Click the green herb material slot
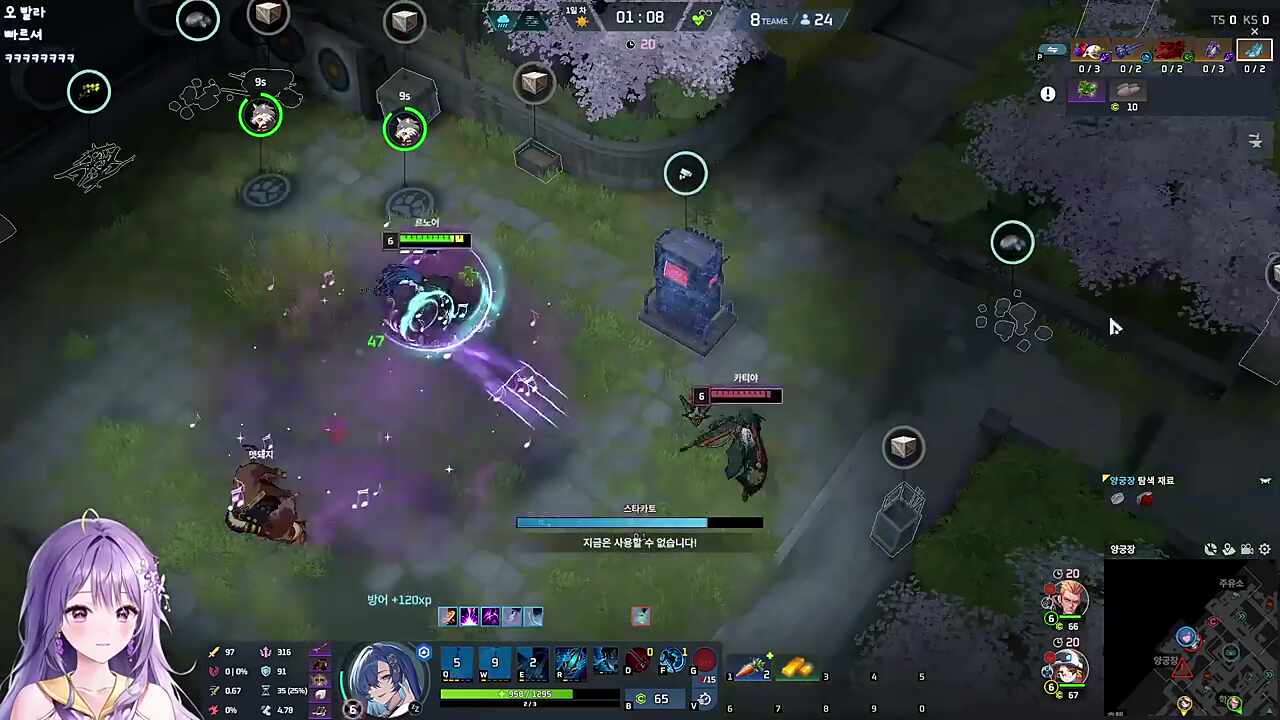 pos(1087,90)
